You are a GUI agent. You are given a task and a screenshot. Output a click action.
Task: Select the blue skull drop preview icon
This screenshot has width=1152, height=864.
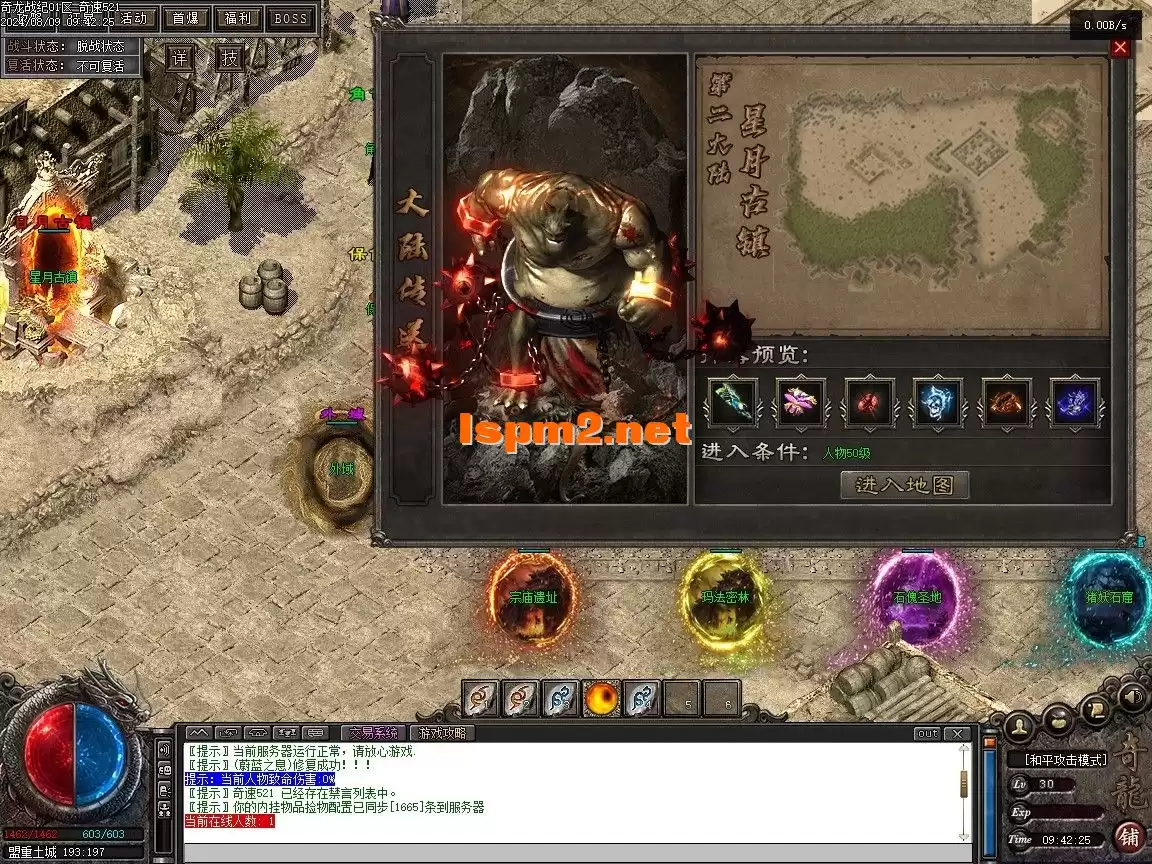pos(938,402)
